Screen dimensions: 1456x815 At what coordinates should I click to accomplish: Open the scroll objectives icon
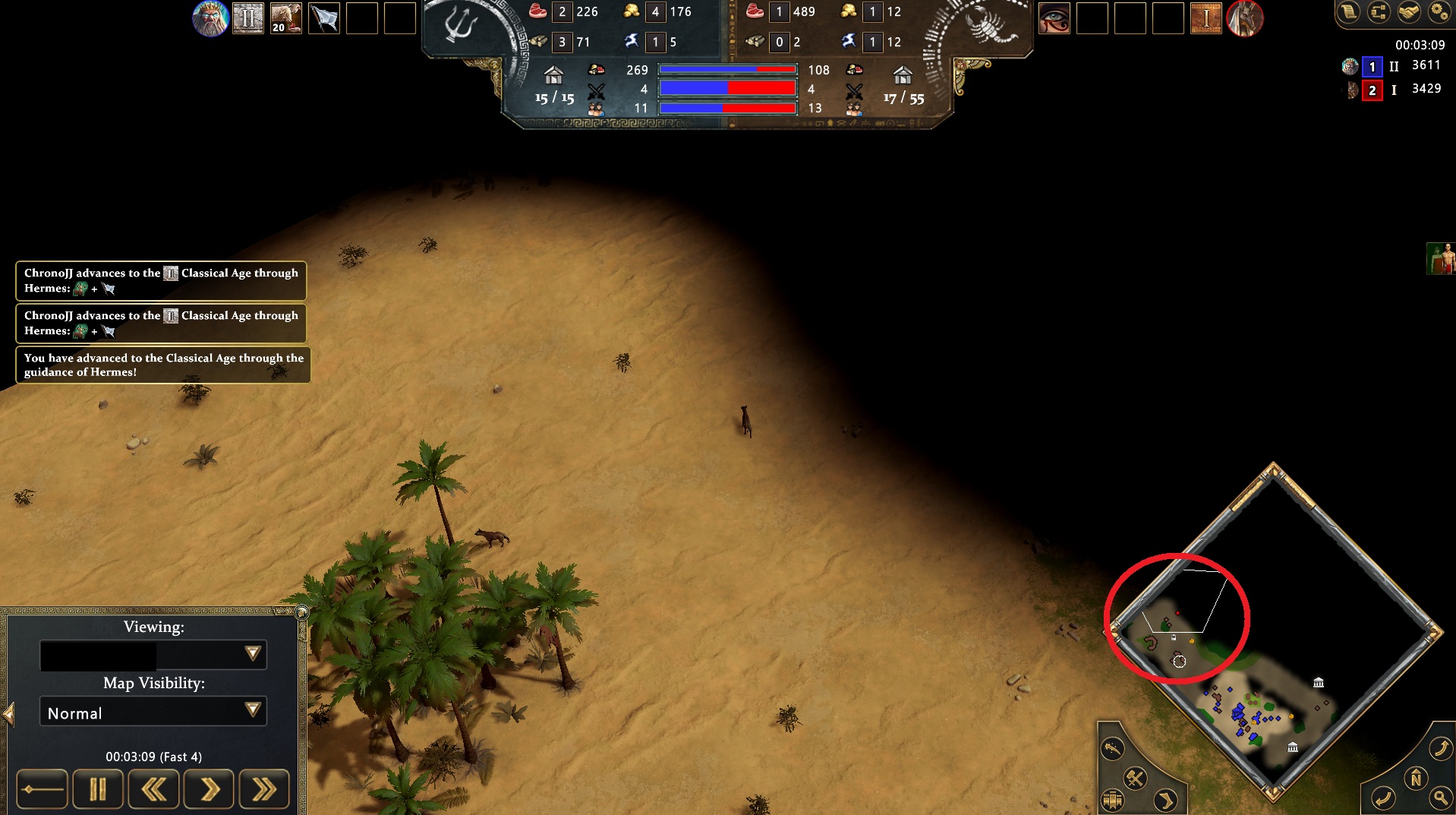[1349, 11]
